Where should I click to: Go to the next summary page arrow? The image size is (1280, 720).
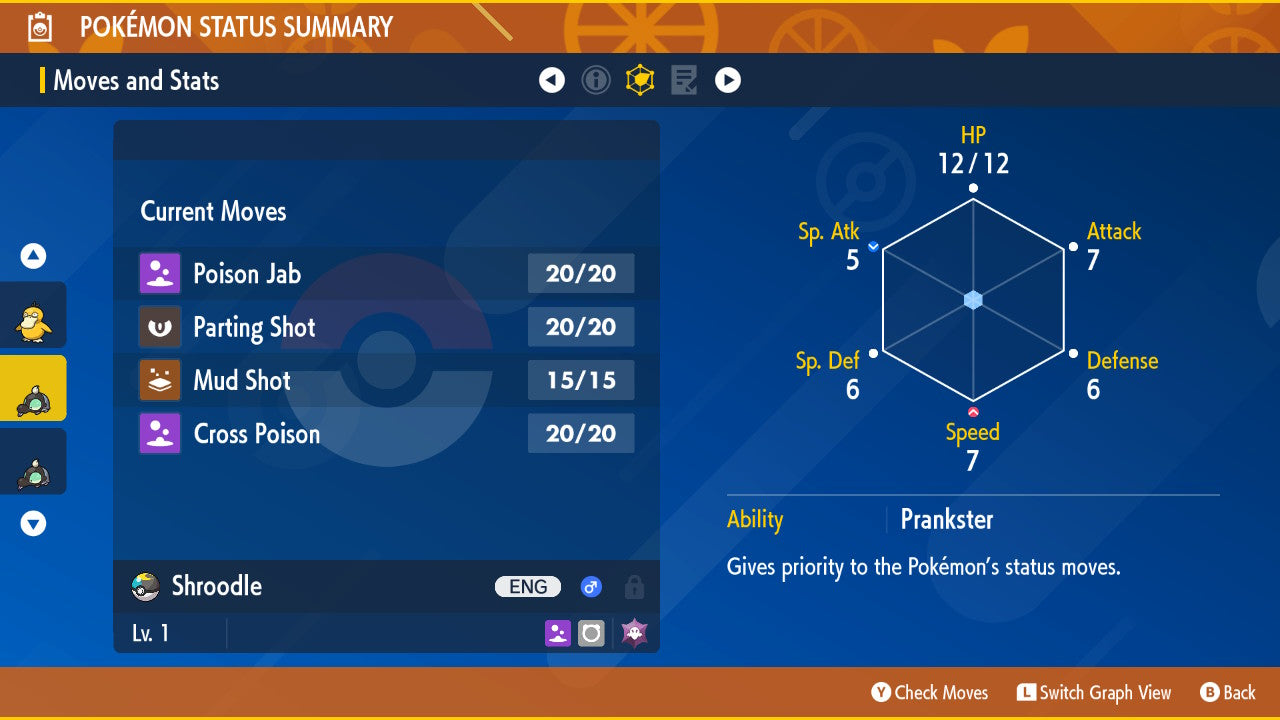pos(728,80)
